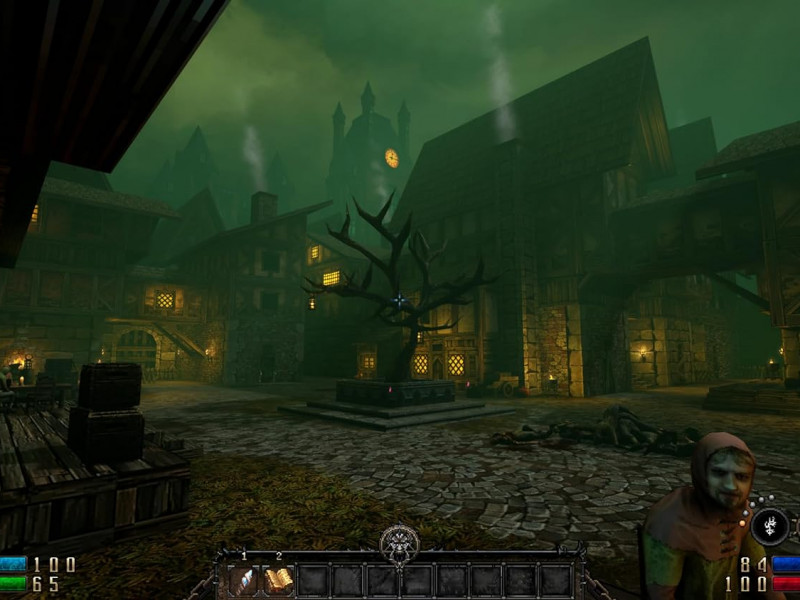
Task: Select the crystal shard in hotbar slot 1
Action: coord(243,579)
